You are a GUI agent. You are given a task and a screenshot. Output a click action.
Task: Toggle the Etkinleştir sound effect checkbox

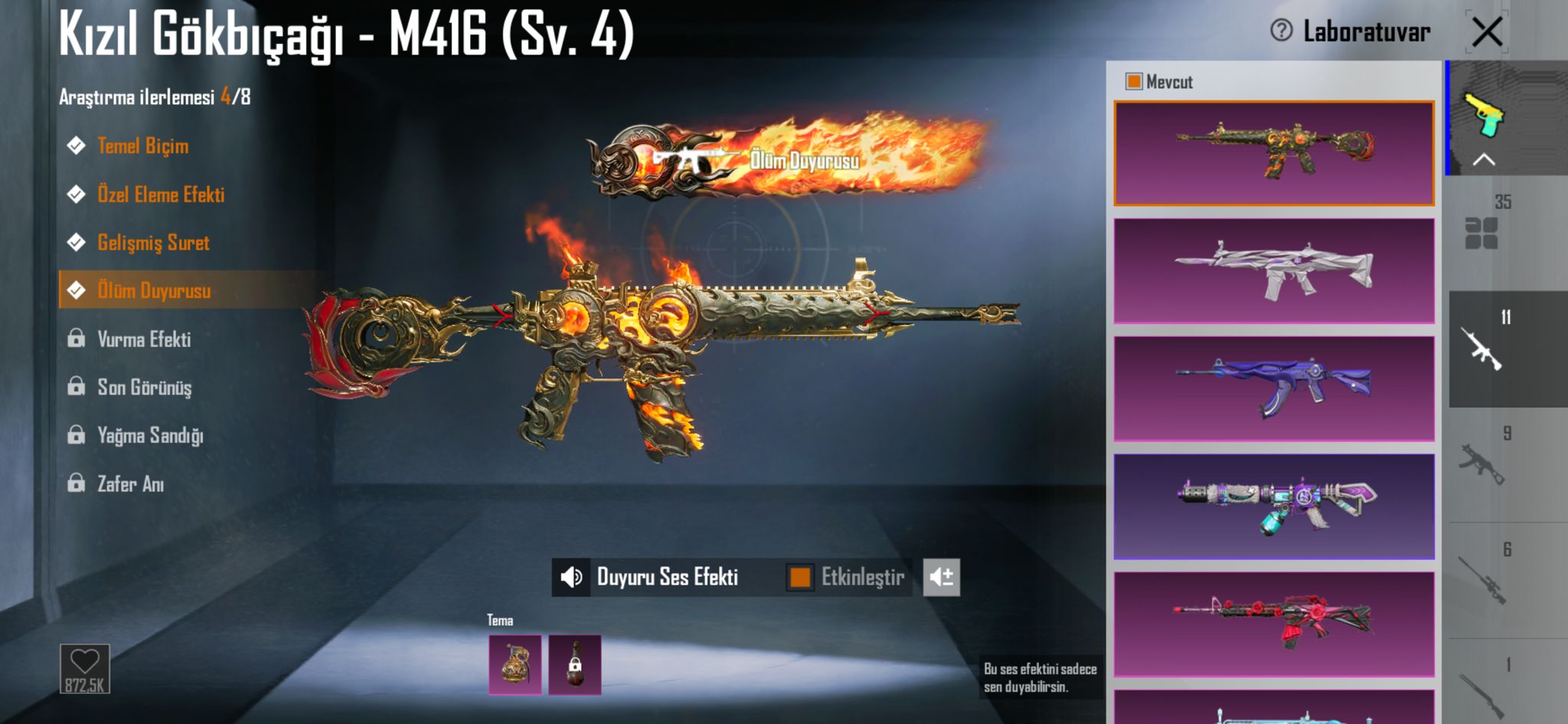click(799, 577)
